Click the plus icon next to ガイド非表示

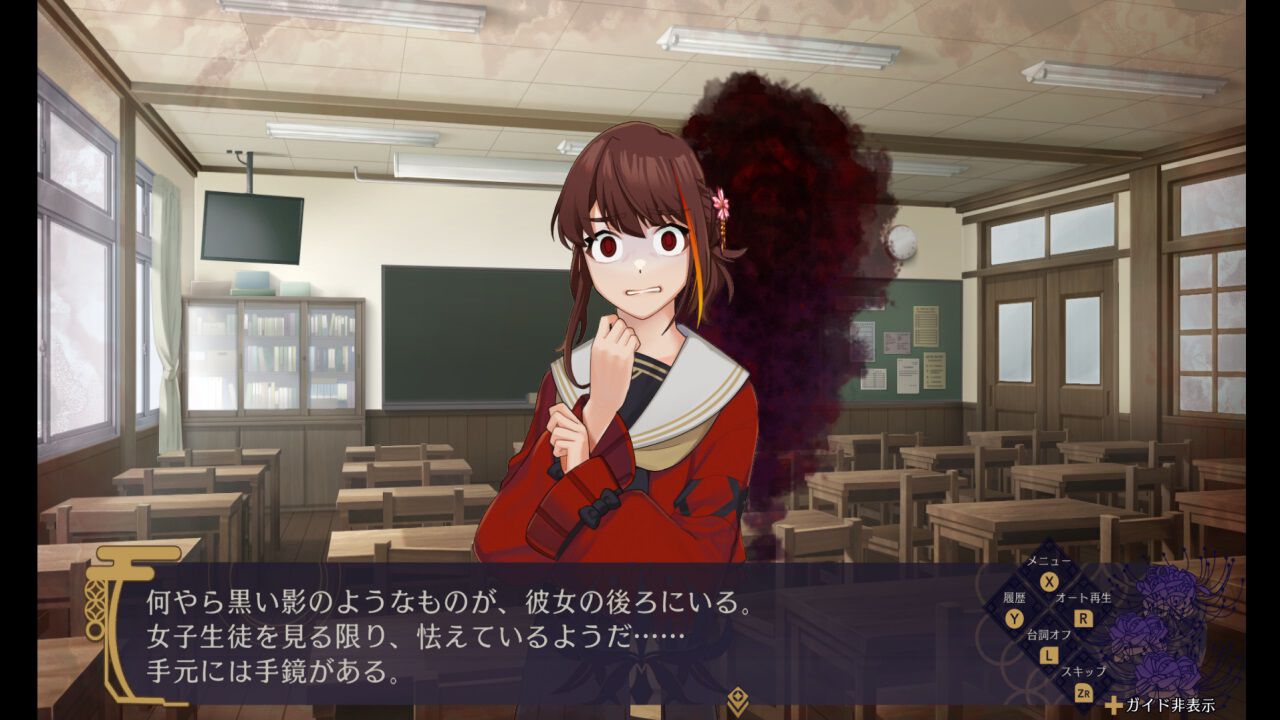coord(1114,706)
